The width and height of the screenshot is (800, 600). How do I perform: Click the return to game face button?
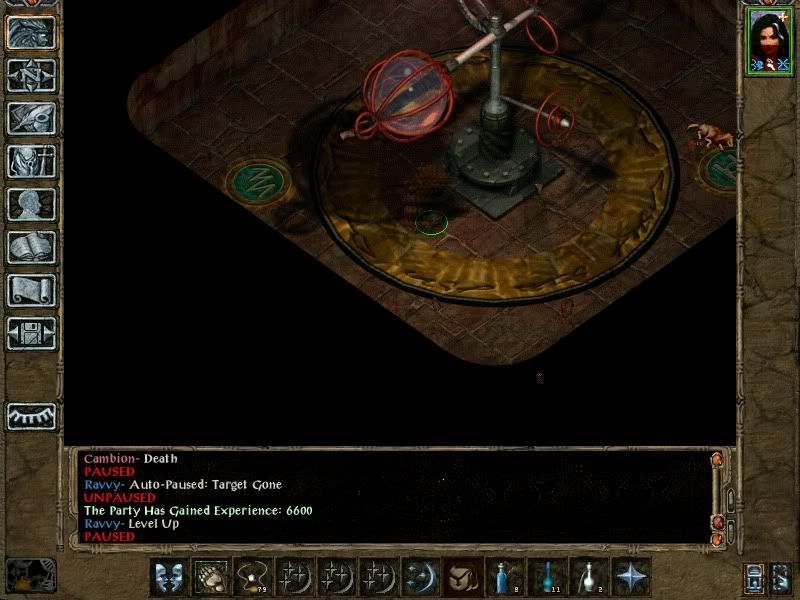[31, 31]
